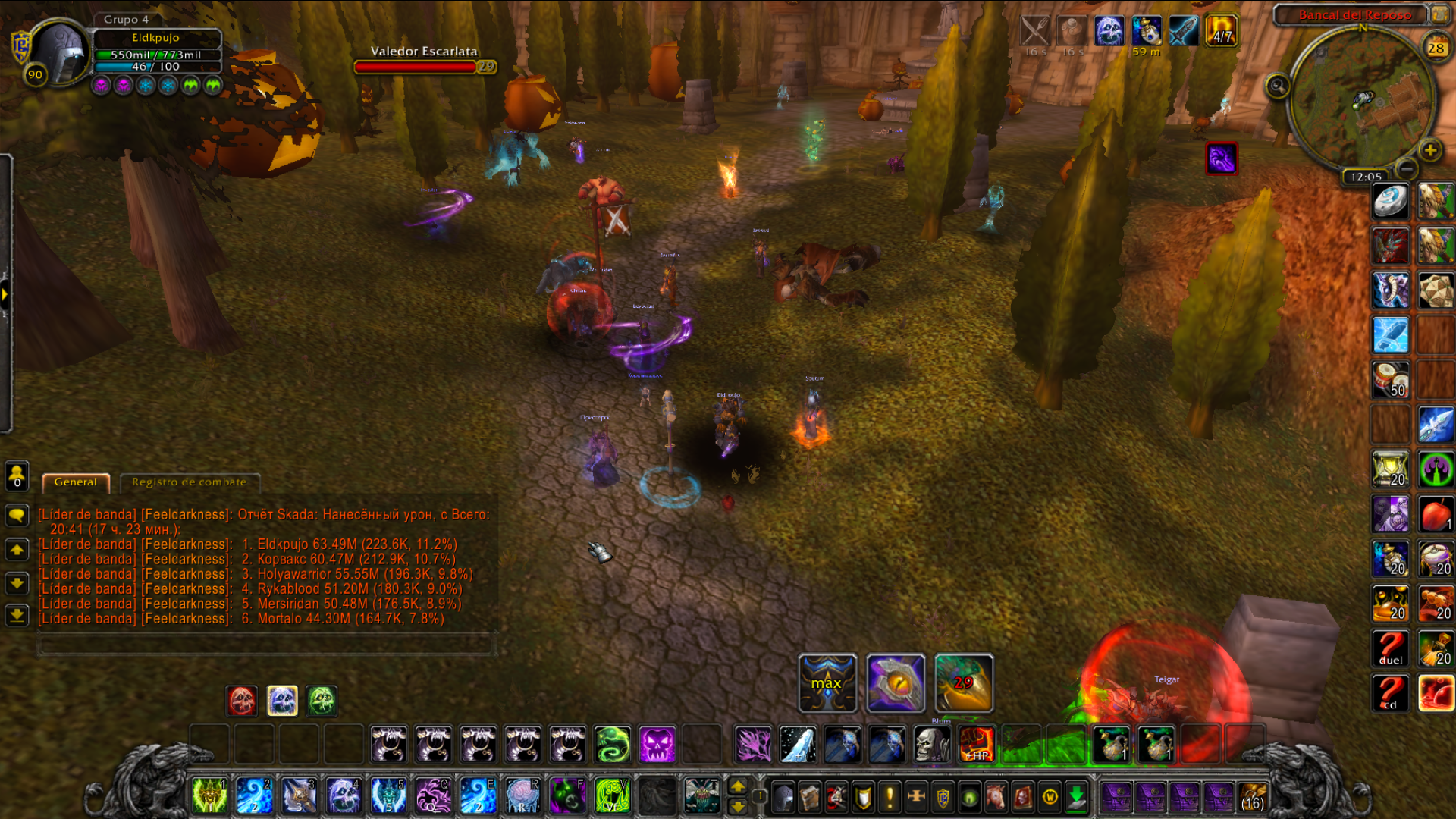Use the red duel question mark macro
The width and height of the screenshot is (1456, 819).
(x=1390, y=648)
